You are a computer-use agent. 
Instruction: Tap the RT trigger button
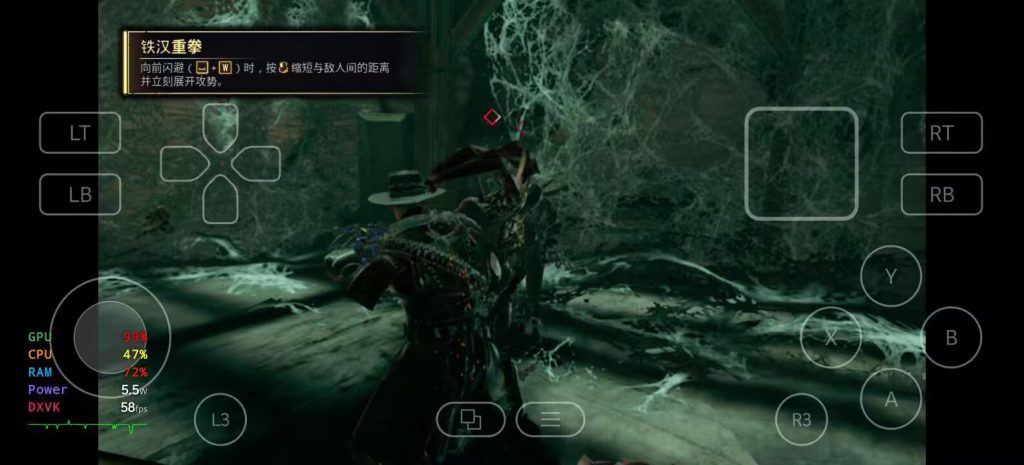(941, 133)
